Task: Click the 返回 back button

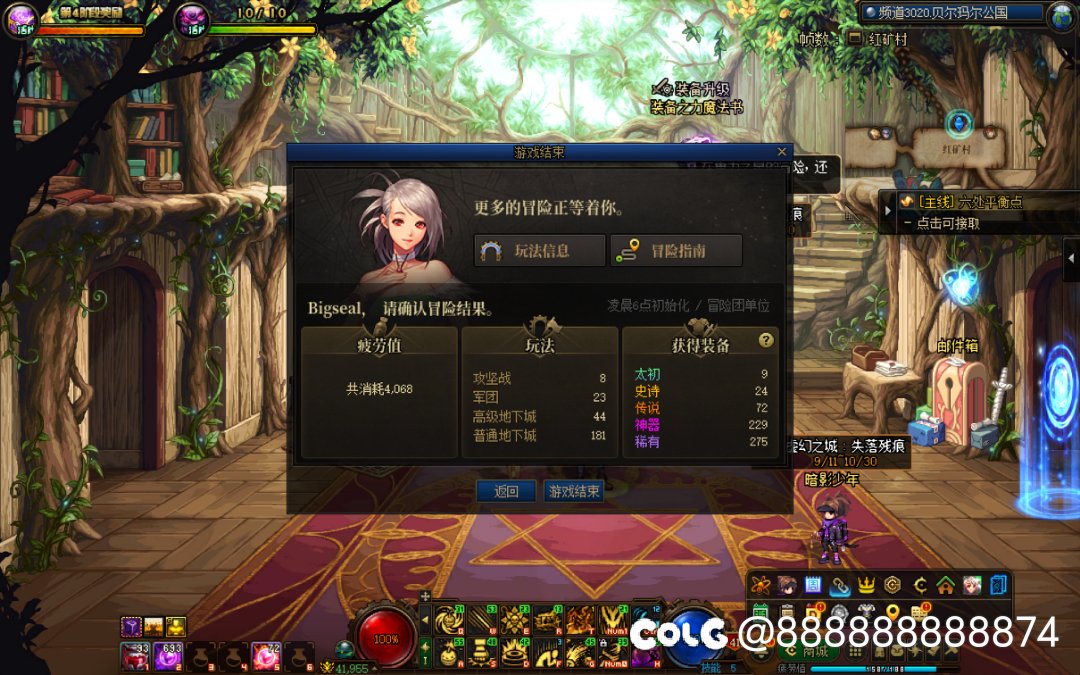Action: (x=507, y=491)
